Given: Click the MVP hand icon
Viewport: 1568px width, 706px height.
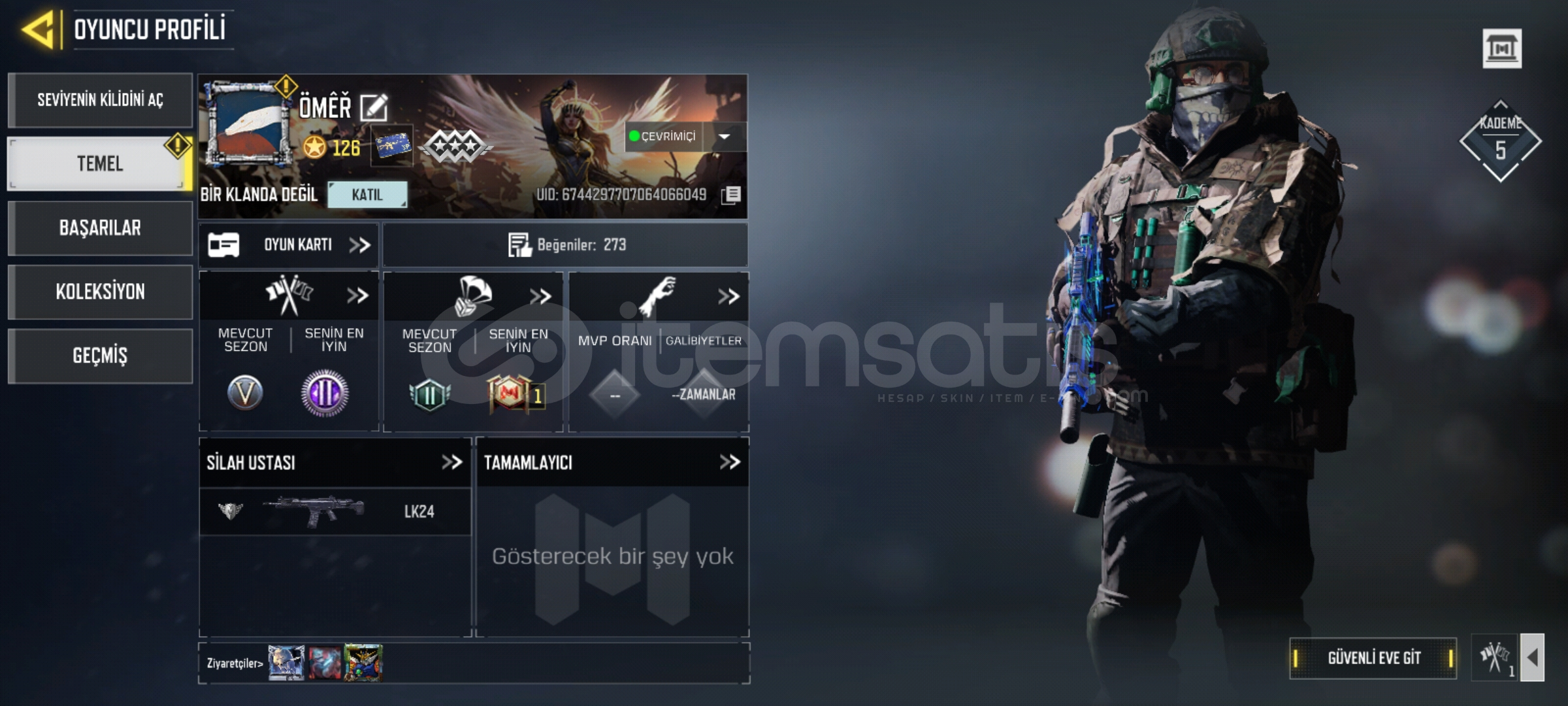Looking at the screenshot, I should [660, 295].
